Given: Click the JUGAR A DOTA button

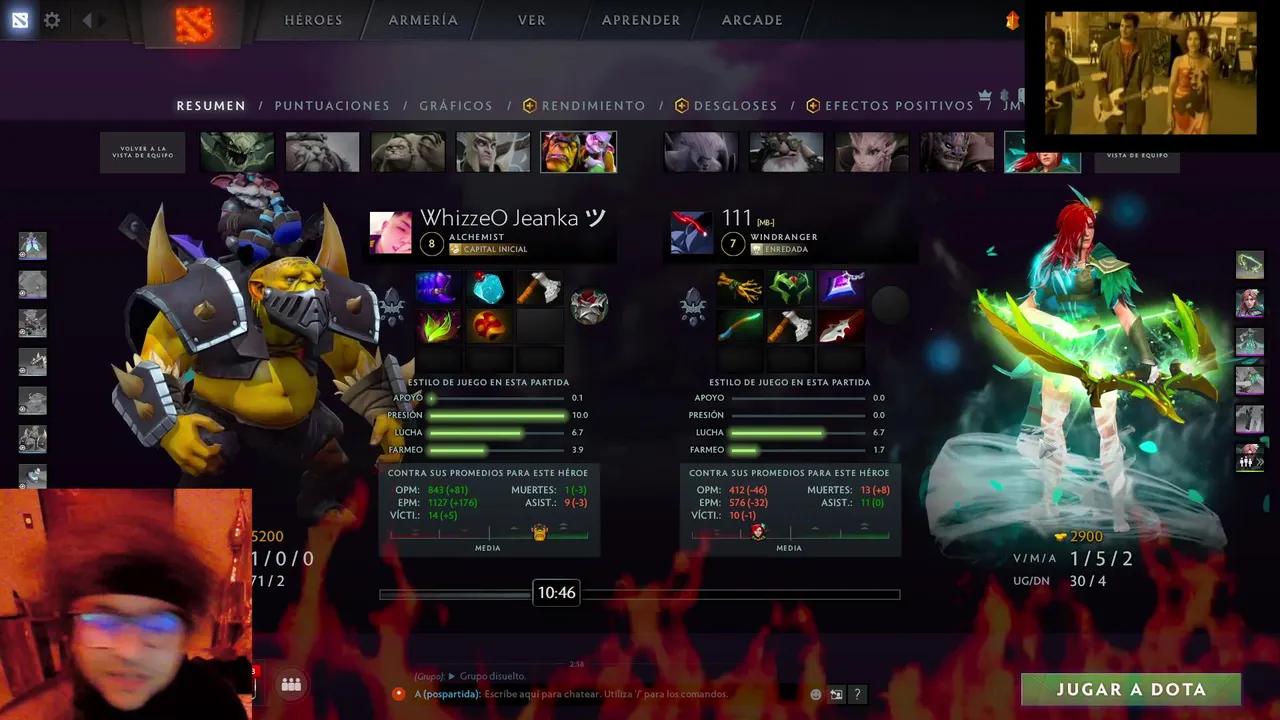Looking at the screenshot, I should coord(1131,689).
